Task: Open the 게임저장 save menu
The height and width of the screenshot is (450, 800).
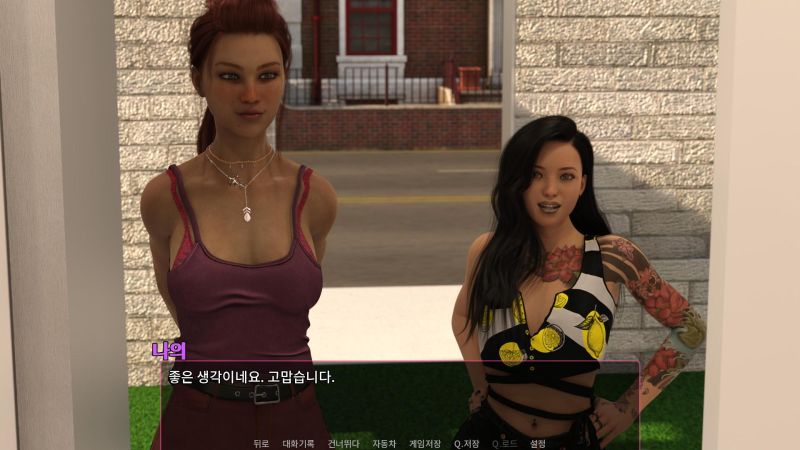Action: 426,443
